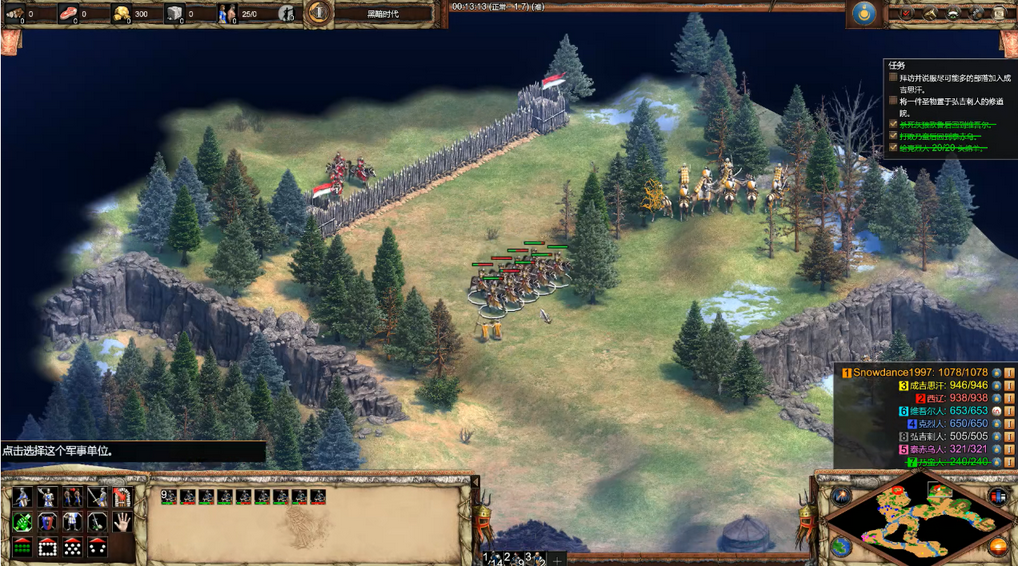This screenshot has width=1018, height=566.
Task: Click the flare signal button beside minimap
Action: (x=842, y=495)
